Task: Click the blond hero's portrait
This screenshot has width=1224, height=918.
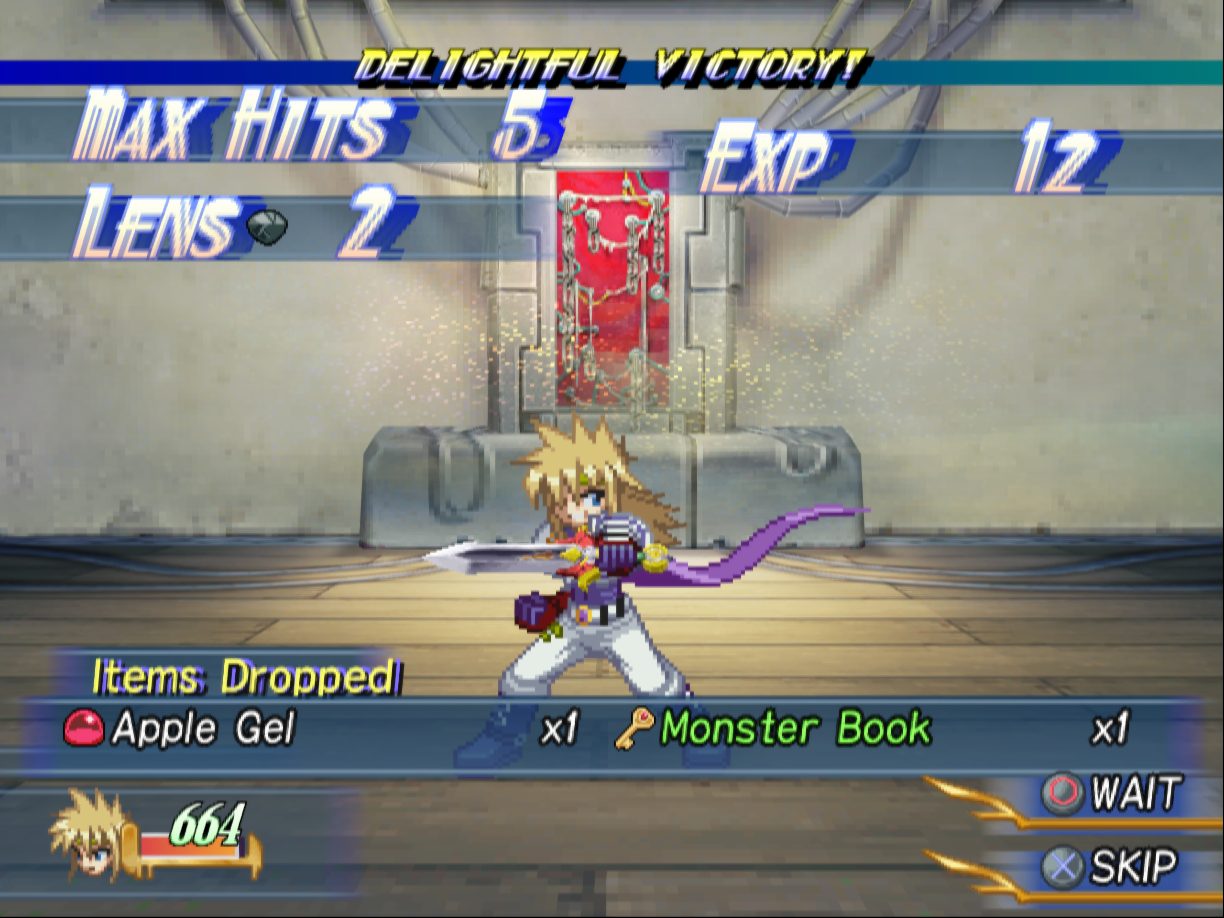Action: click(90, 832)
